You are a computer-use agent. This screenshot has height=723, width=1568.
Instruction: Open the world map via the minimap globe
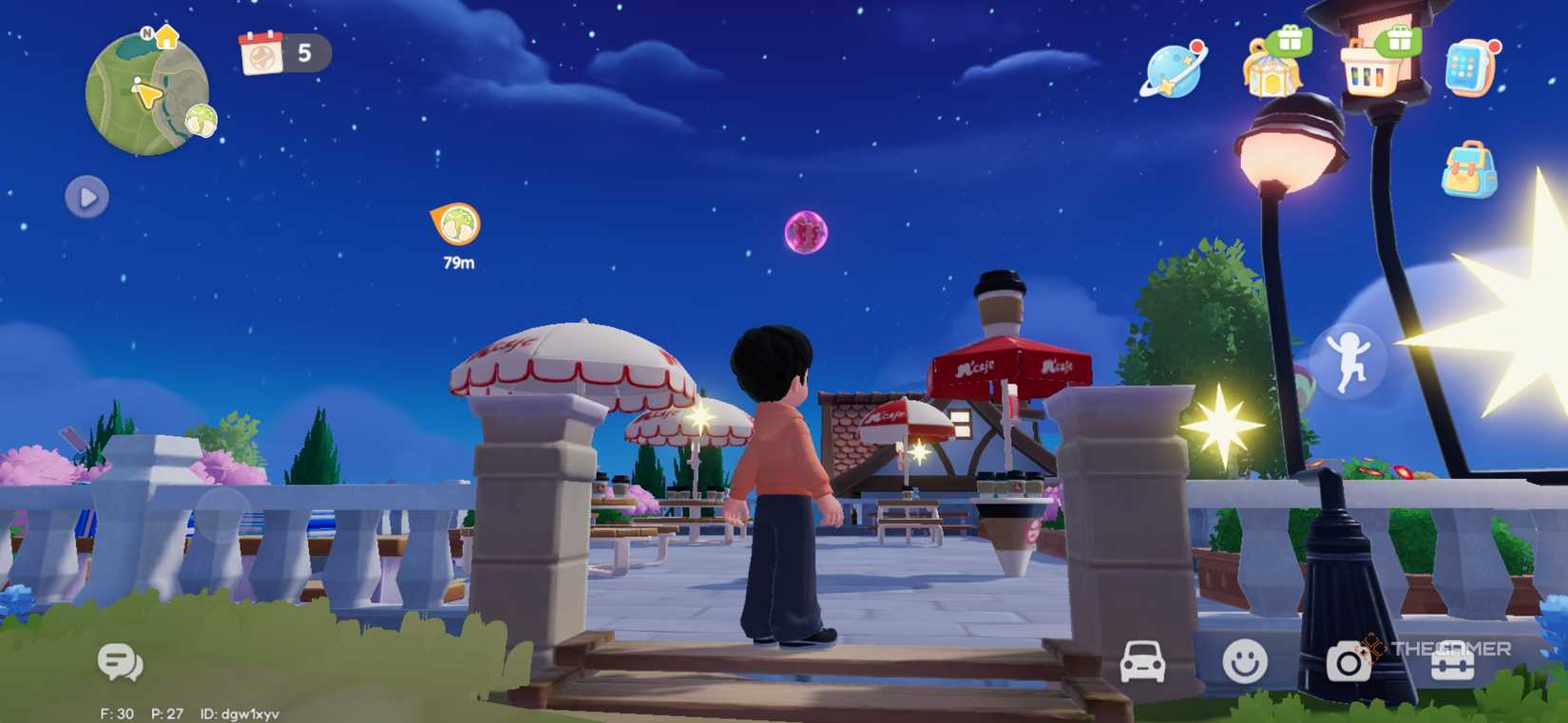(149, 90)
